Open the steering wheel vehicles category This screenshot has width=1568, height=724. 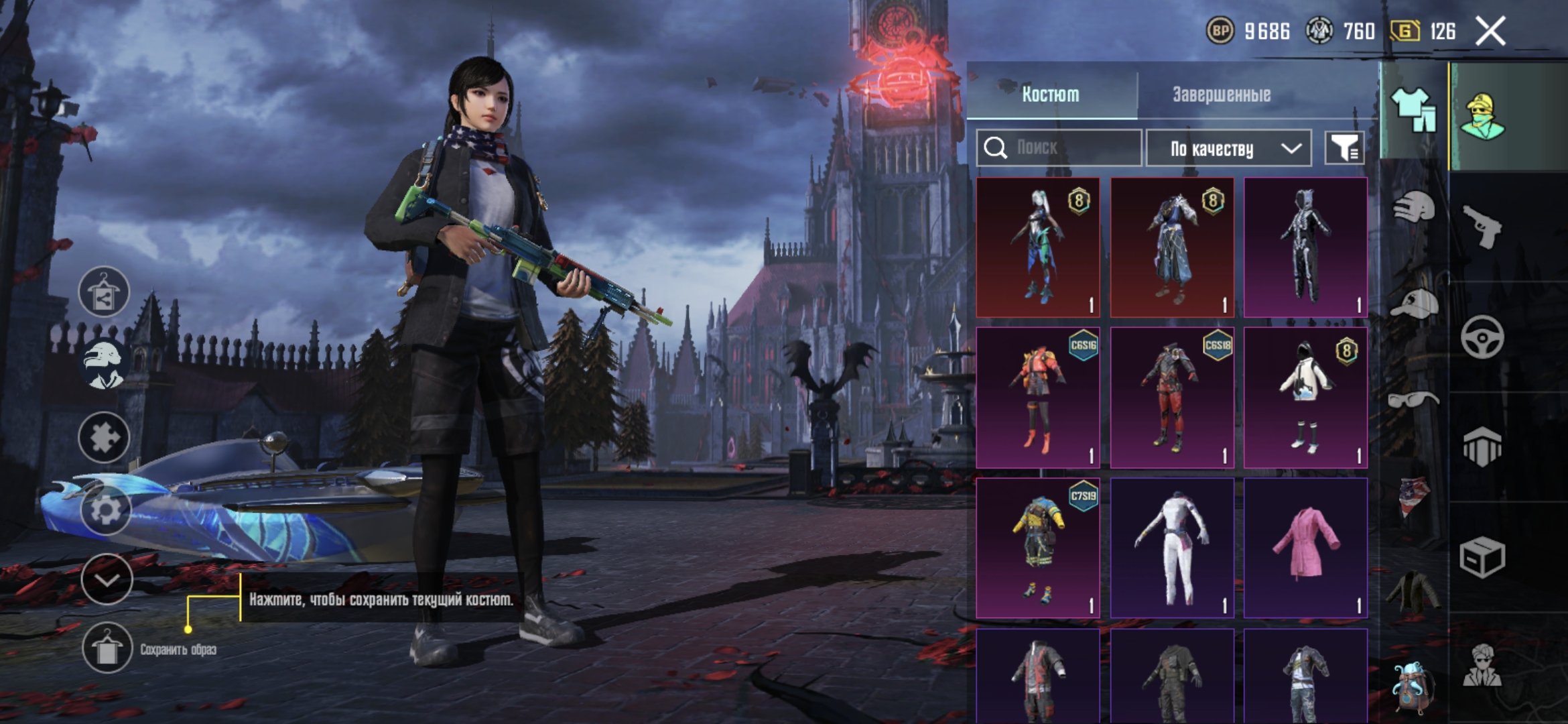1482,337
